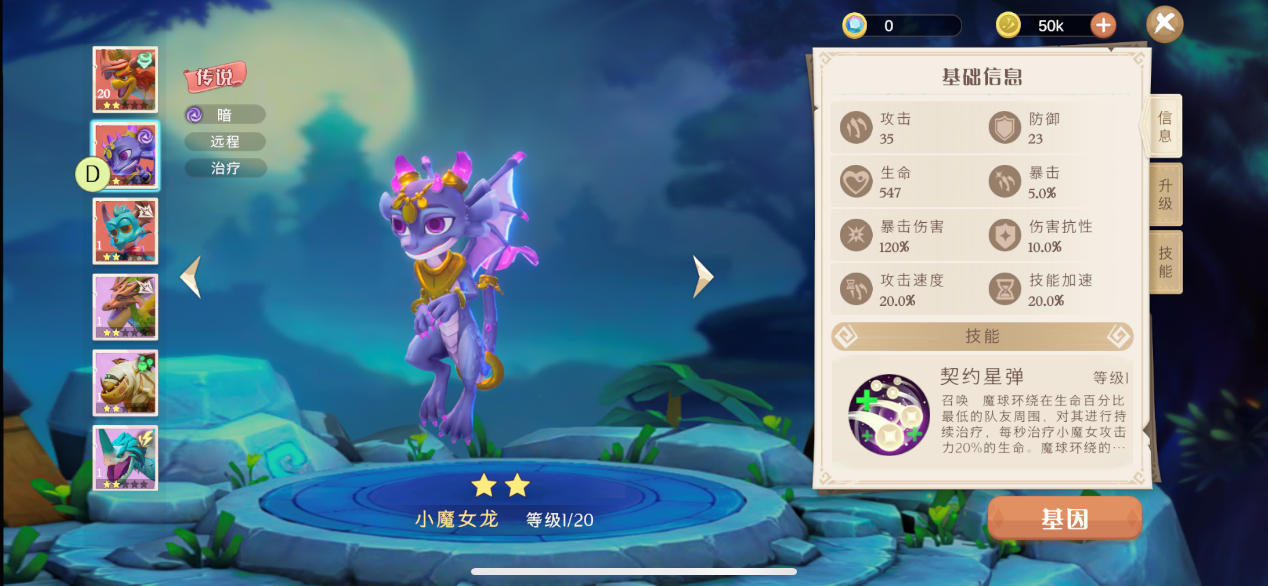Close the dragon info screen

(x=1164, y=24)
